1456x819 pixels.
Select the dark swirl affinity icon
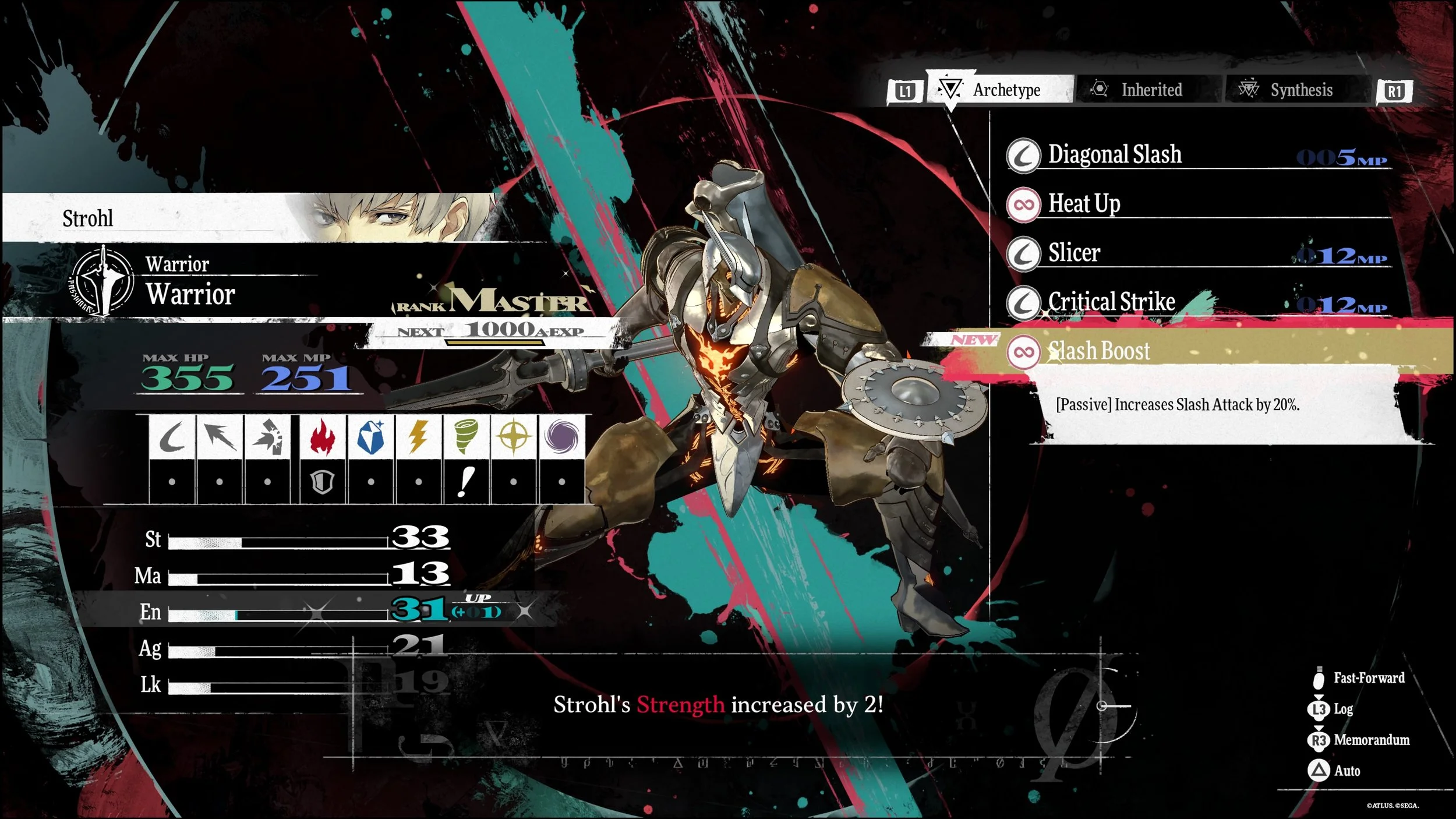[561, 437]
